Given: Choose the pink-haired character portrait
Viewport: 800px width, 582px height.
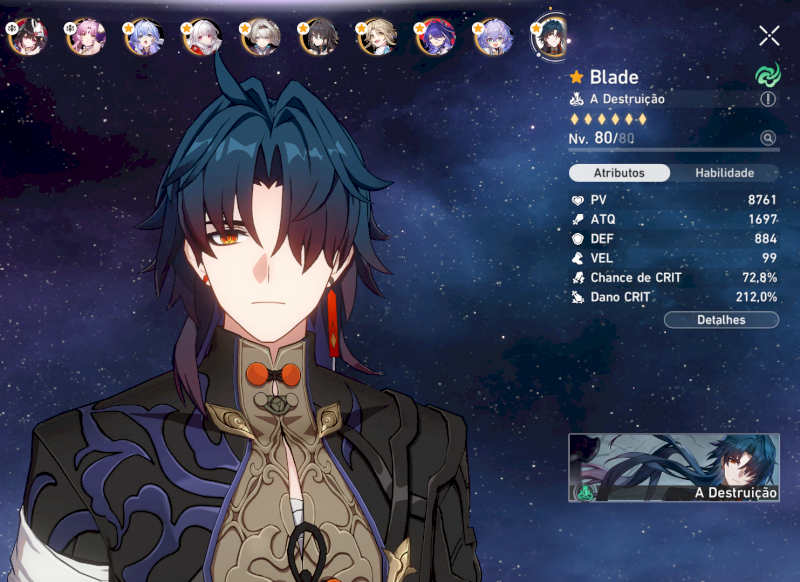Looking at the screenshot, I should 83,37.
